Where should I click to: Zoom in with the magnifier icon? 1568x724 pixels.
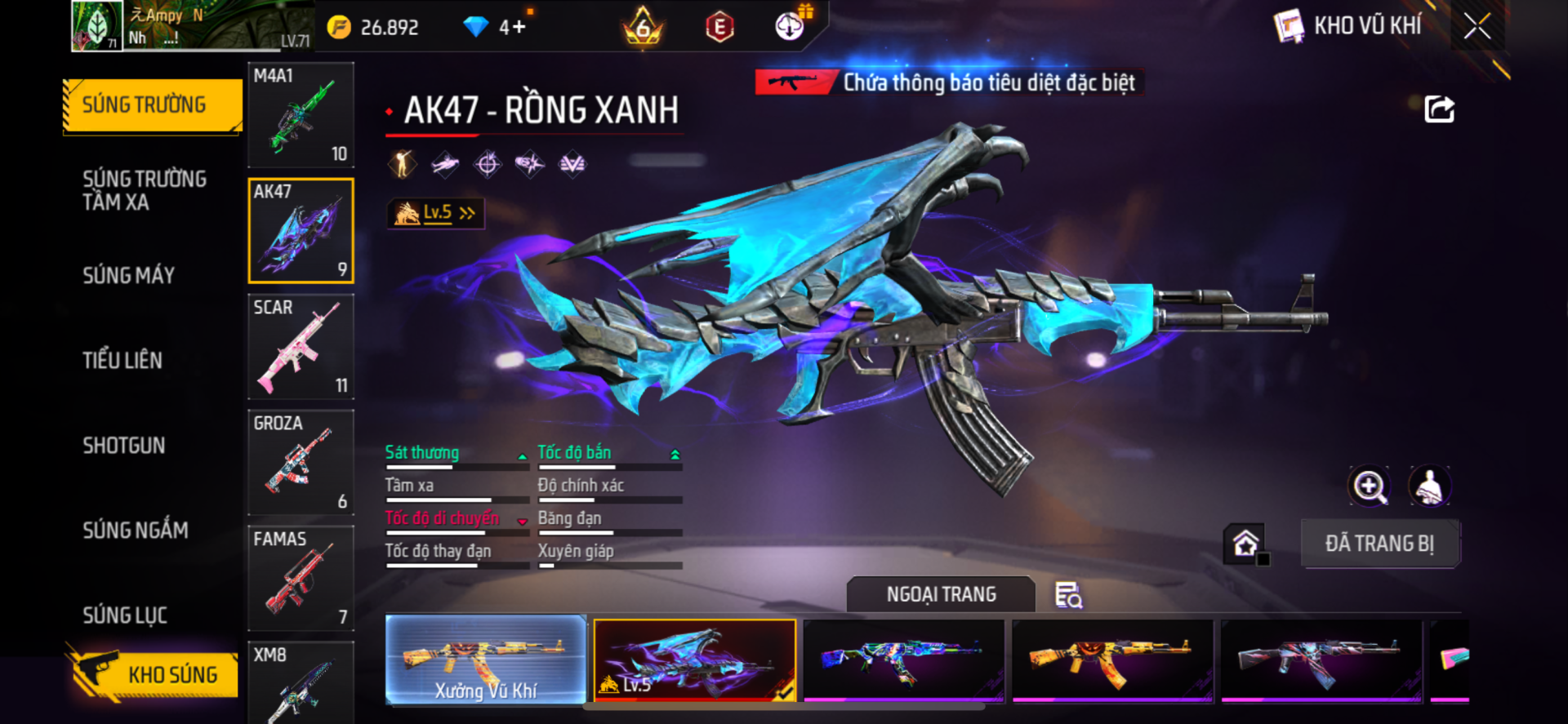pyautogui.click(x=1369, y=486)
